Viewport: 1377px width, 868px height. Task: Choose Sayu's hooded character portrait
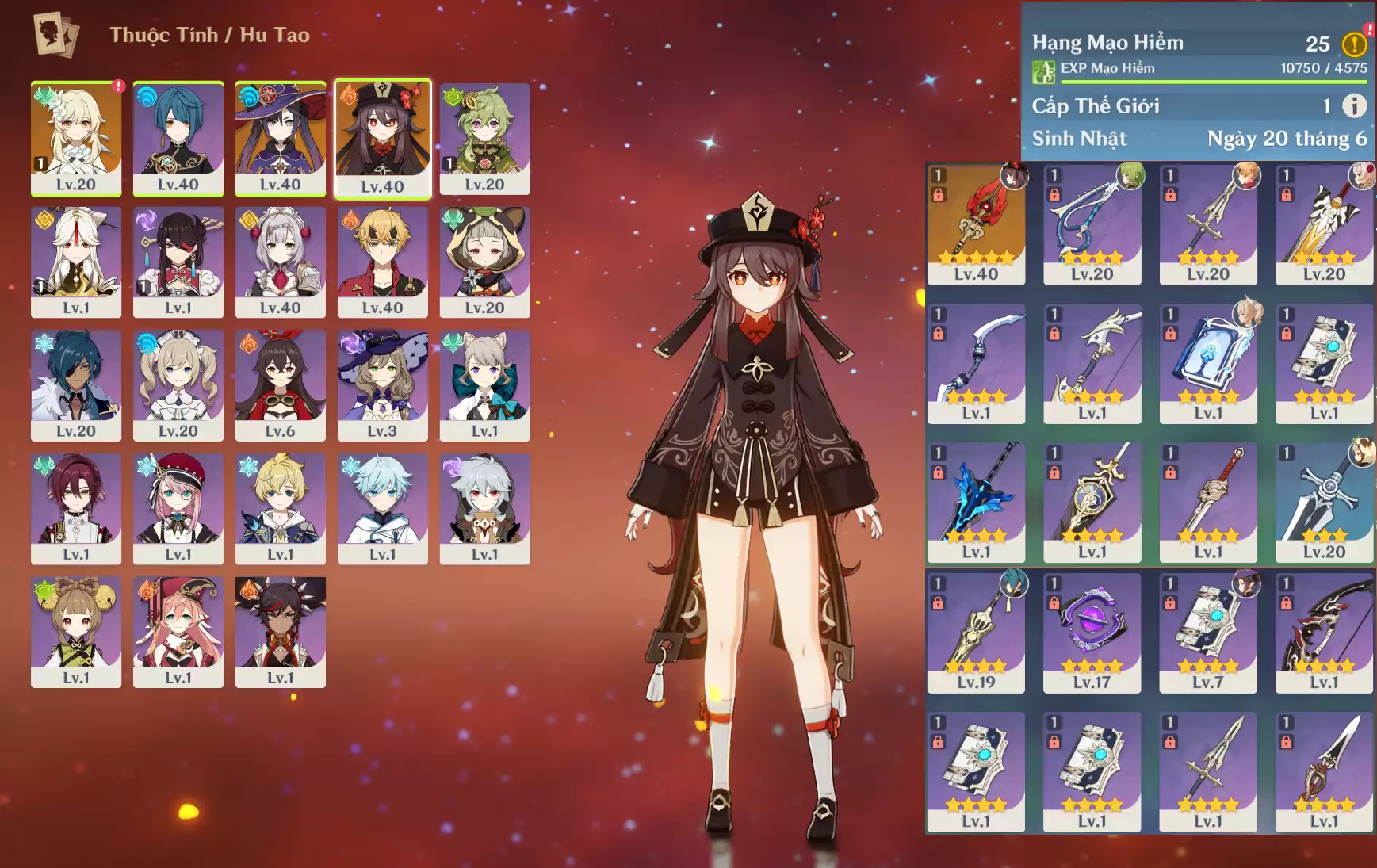pos(484,262)
